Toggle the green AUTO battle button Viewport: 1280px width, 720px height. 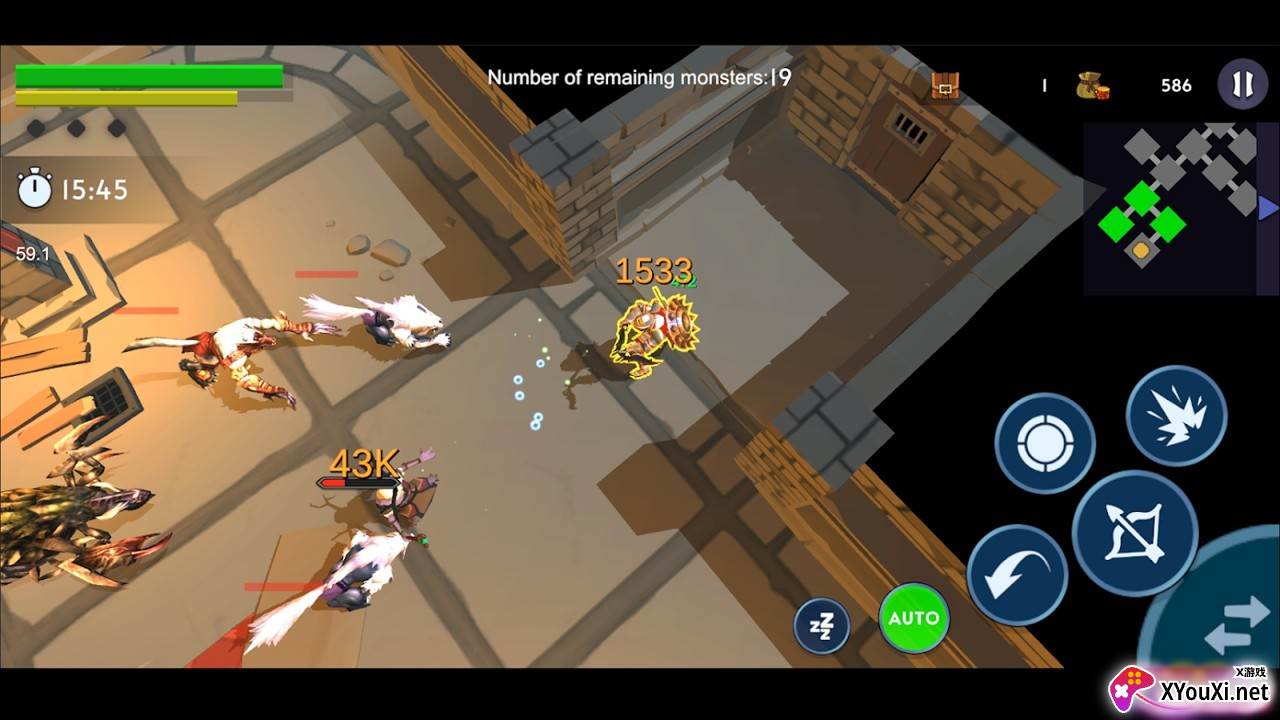[x=914, y=618]
